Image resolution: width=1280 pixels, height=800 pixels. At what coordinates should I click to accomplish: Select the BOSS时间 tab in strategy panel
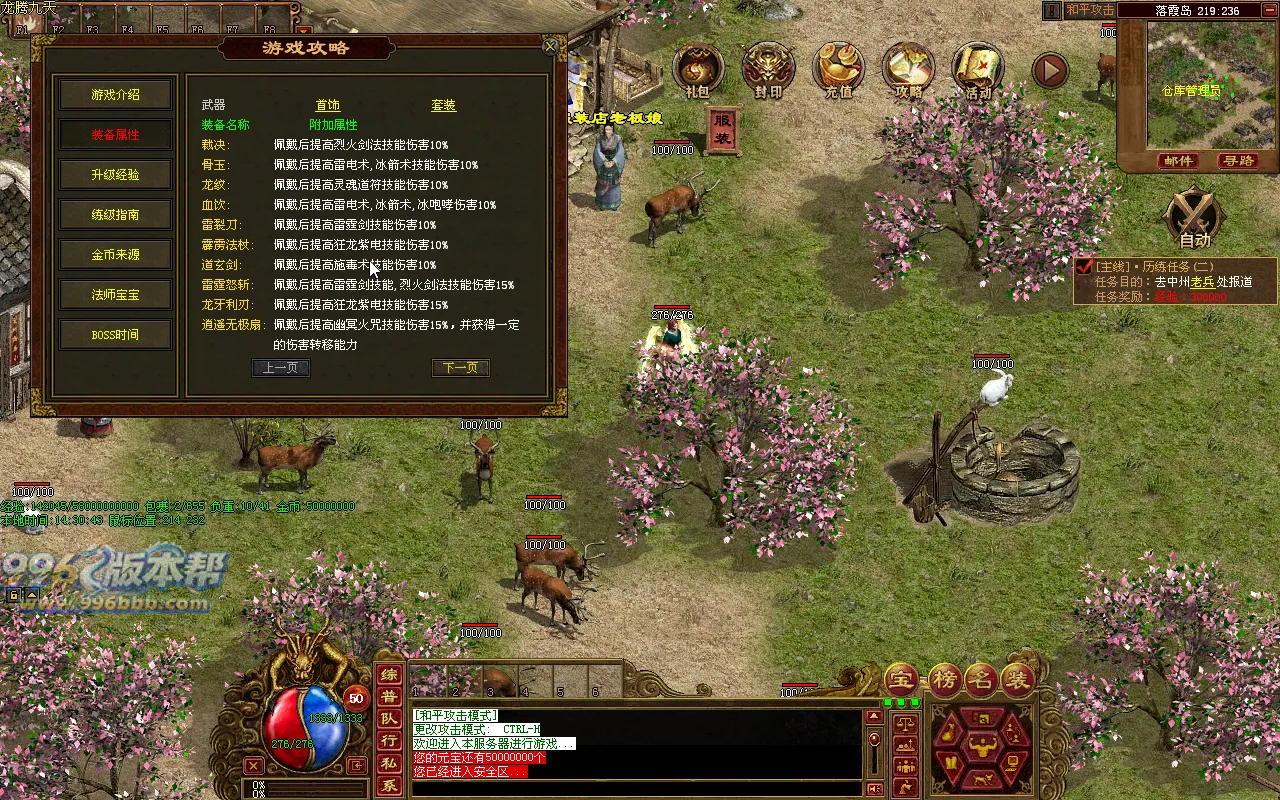click(117, 334)
